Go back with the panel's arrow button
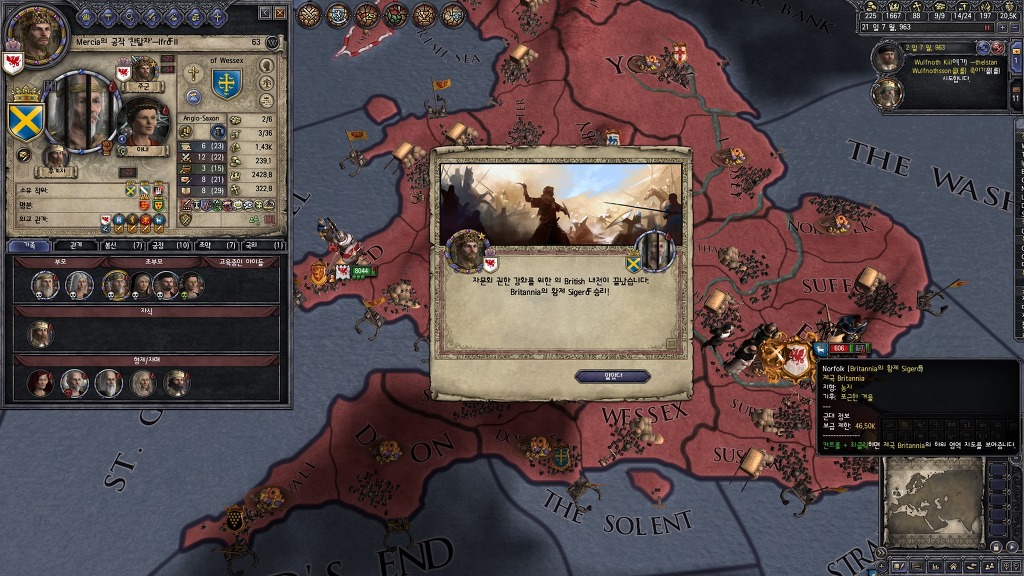Viewport: 1024px width, 576px height. pyautogui.click(x=264, y=13)
